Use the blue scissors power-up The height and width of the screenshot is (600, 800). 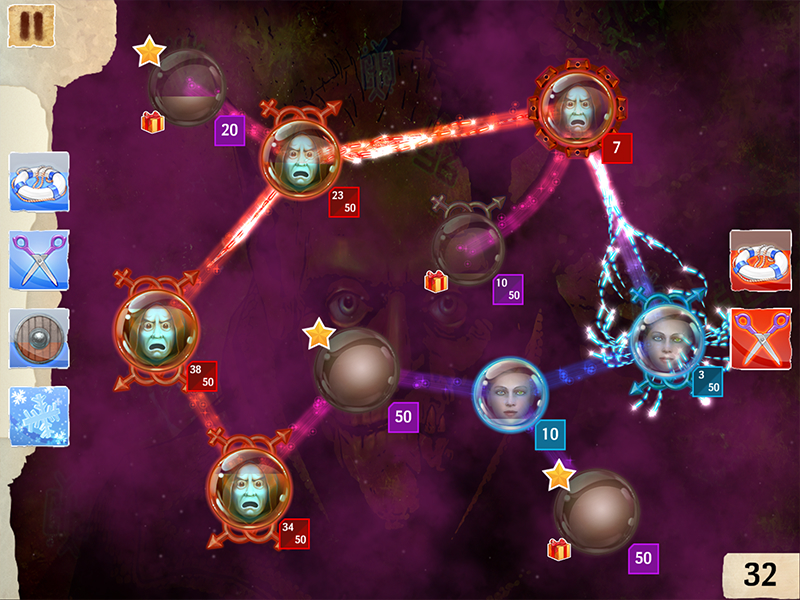point(39,260)
